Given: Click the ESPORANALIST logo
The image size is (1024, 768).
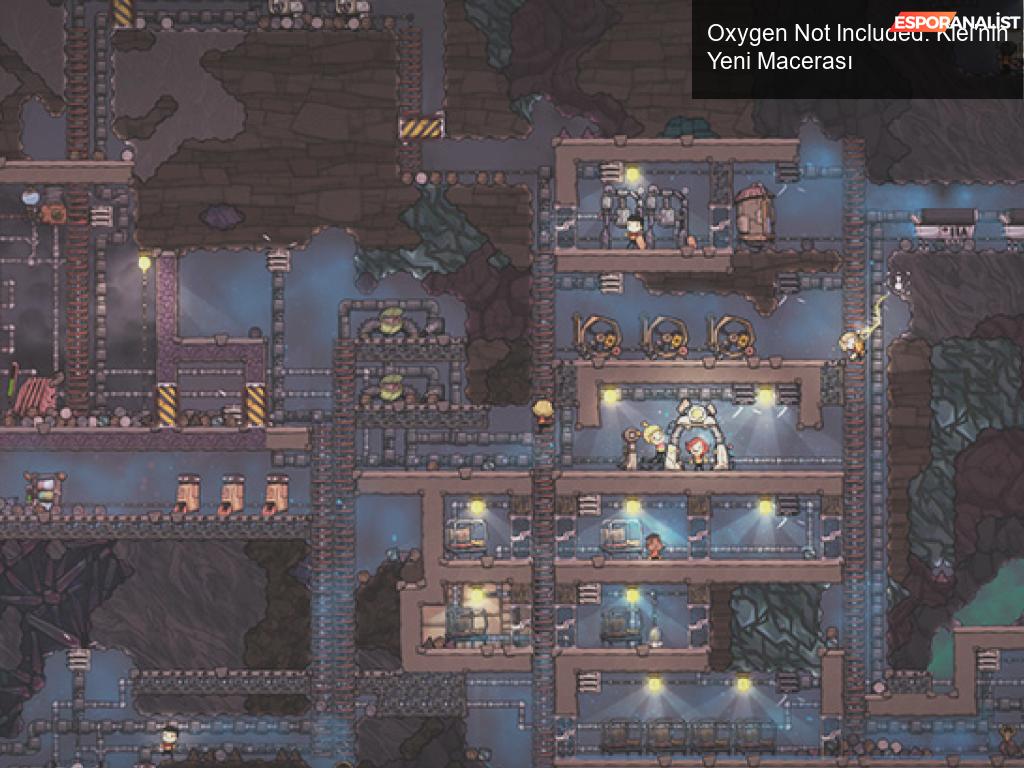Looking at the screenshot, I should tap(957, 22).
